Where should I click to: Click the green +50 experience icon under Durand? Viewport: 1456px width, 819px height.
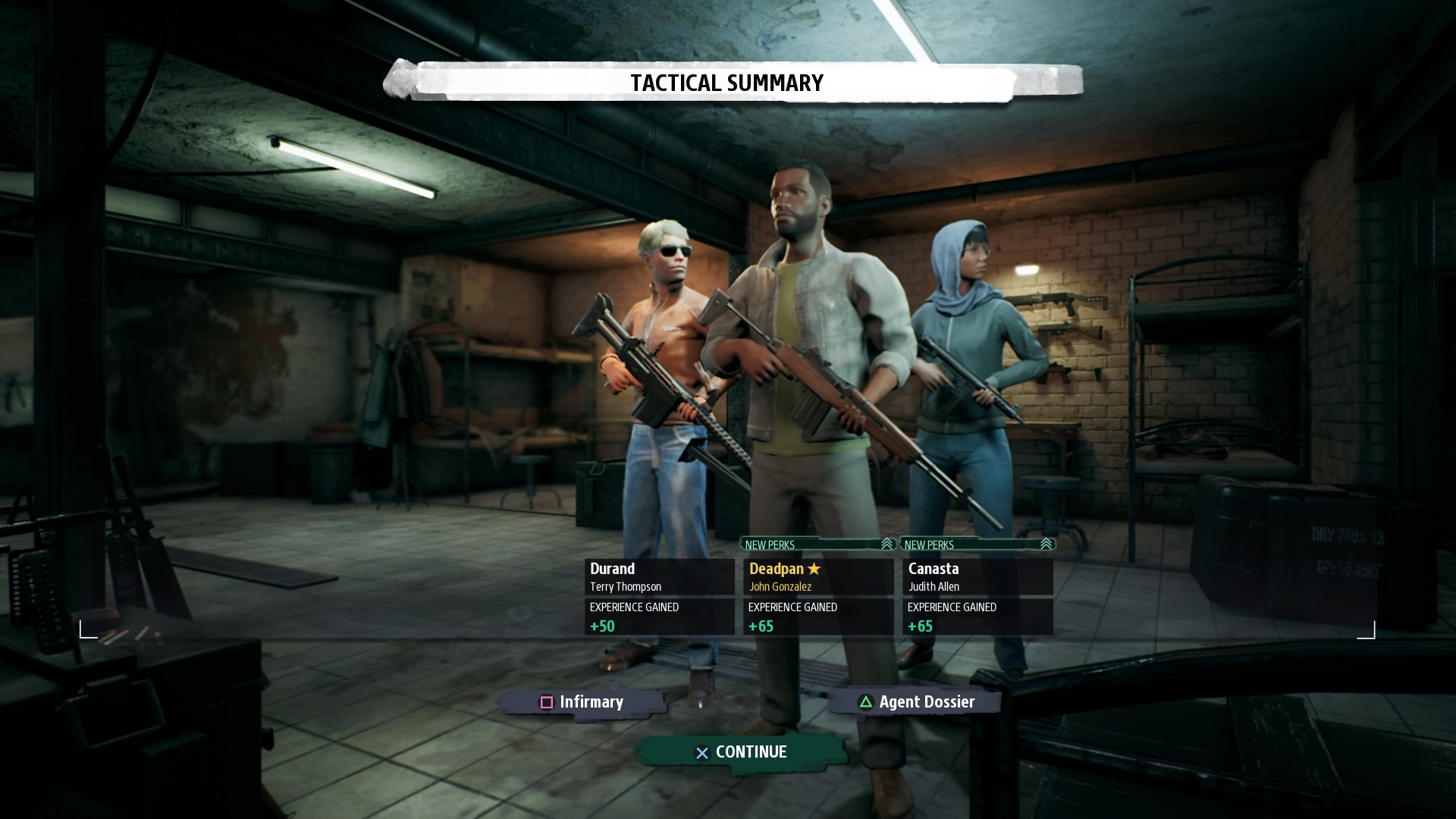(x=601, y=626)
